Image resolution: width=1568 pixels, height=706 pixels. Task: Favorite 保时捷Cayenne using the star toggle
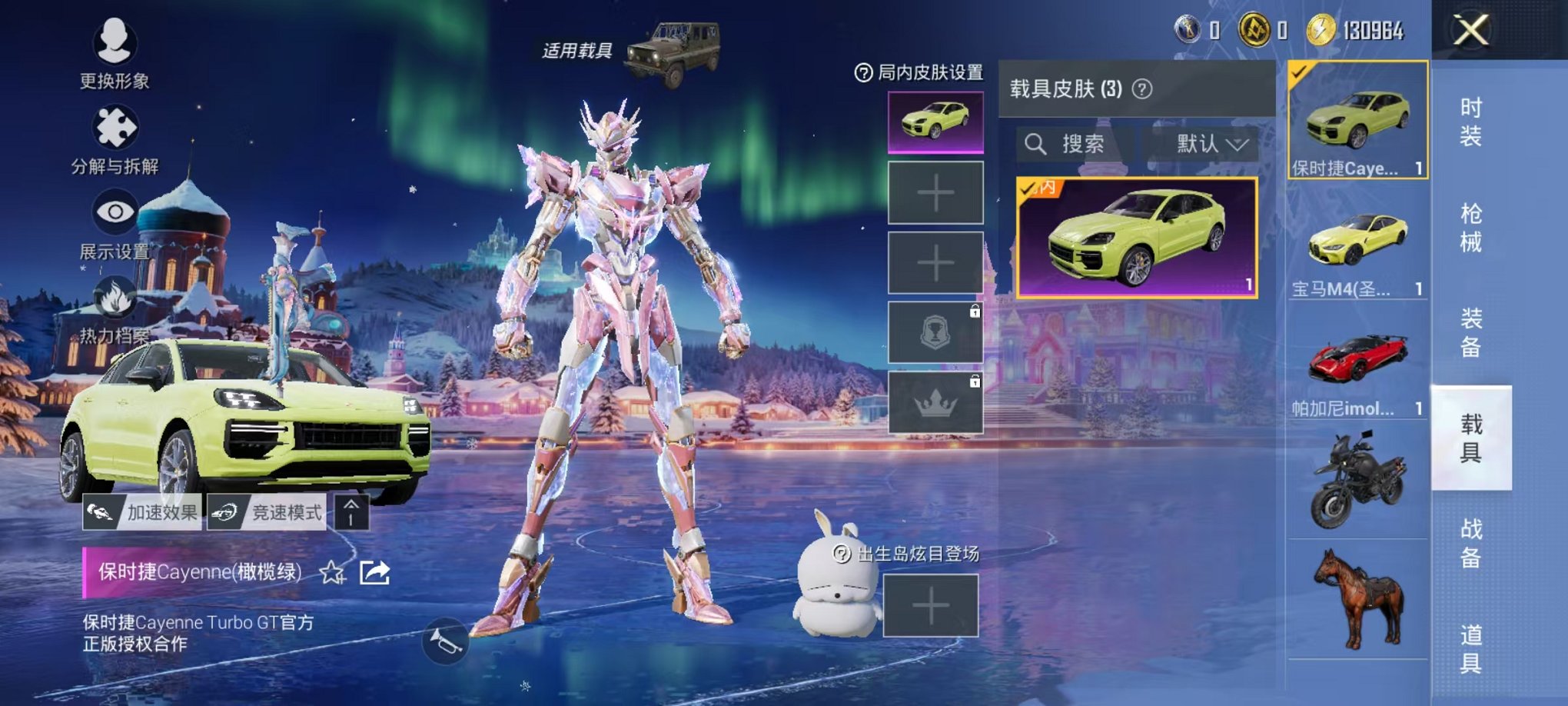(331, 572)
